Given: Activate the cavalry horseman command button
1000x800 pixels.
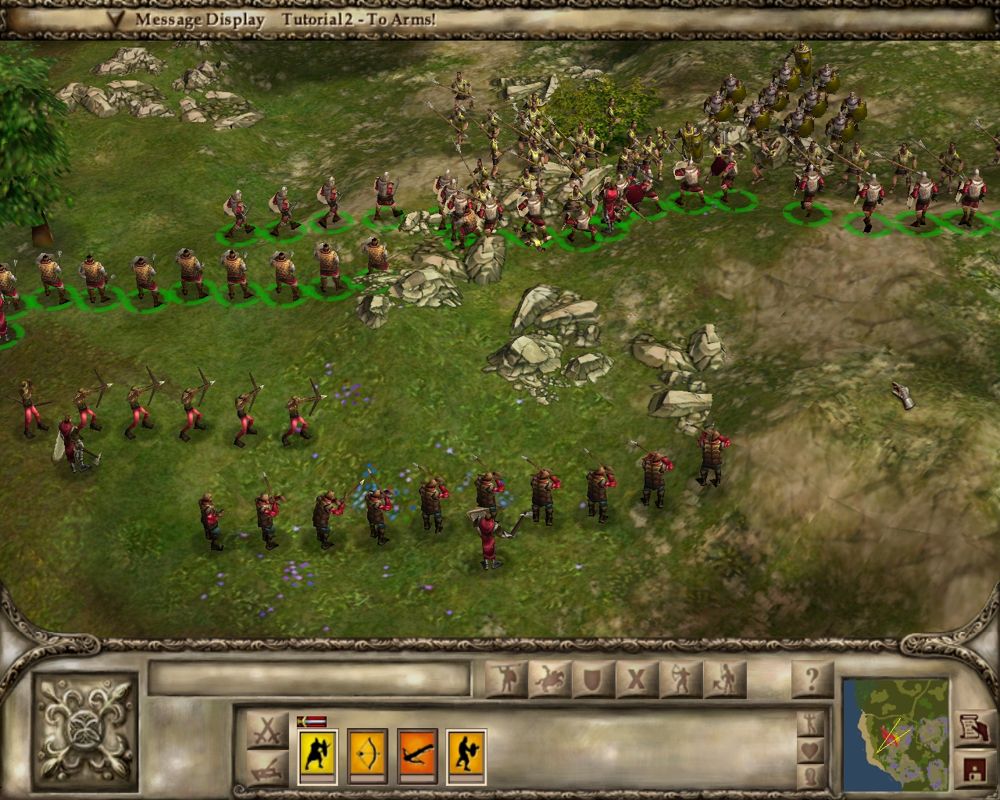Looking at the screenshot, I should (x=550, y=680).
